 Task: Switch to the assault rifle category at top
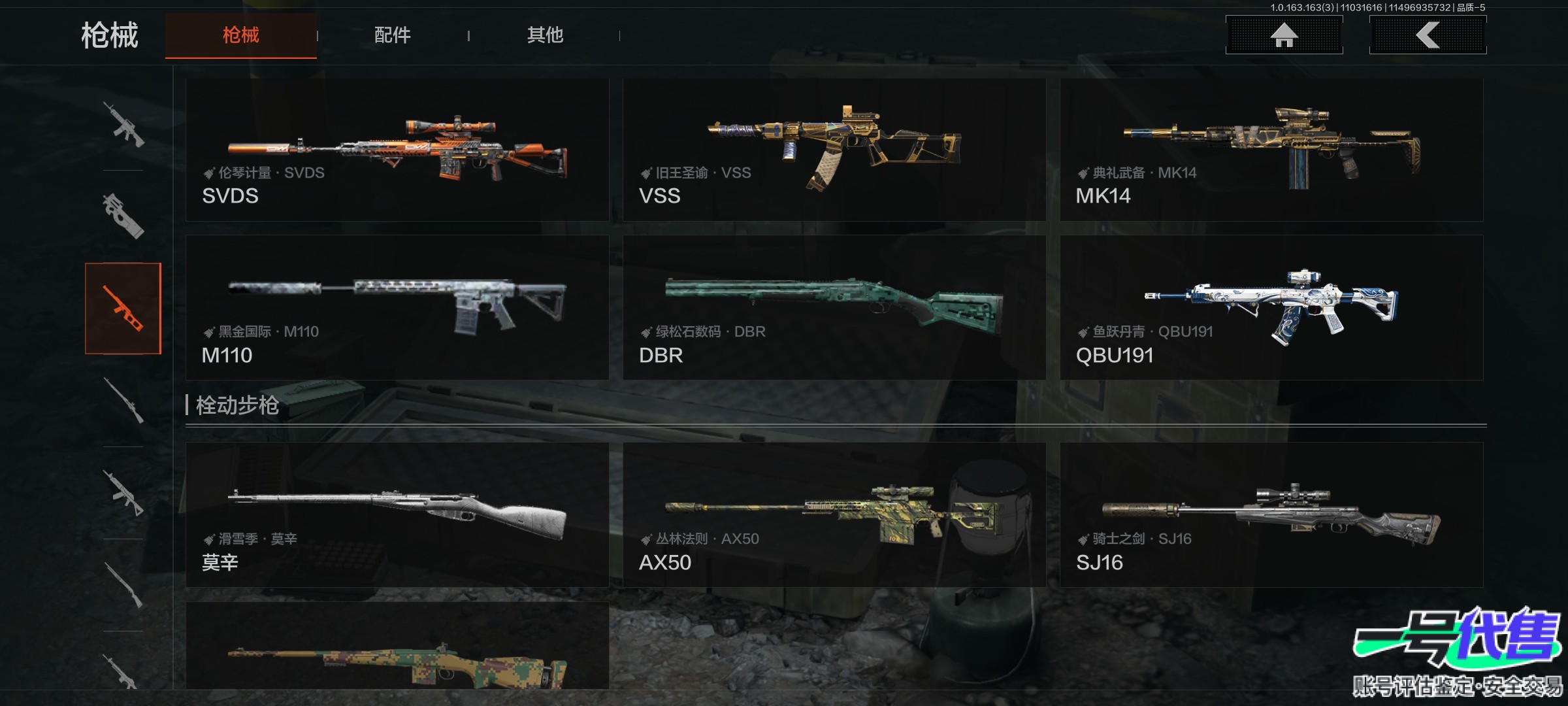(x=123, y=124)
